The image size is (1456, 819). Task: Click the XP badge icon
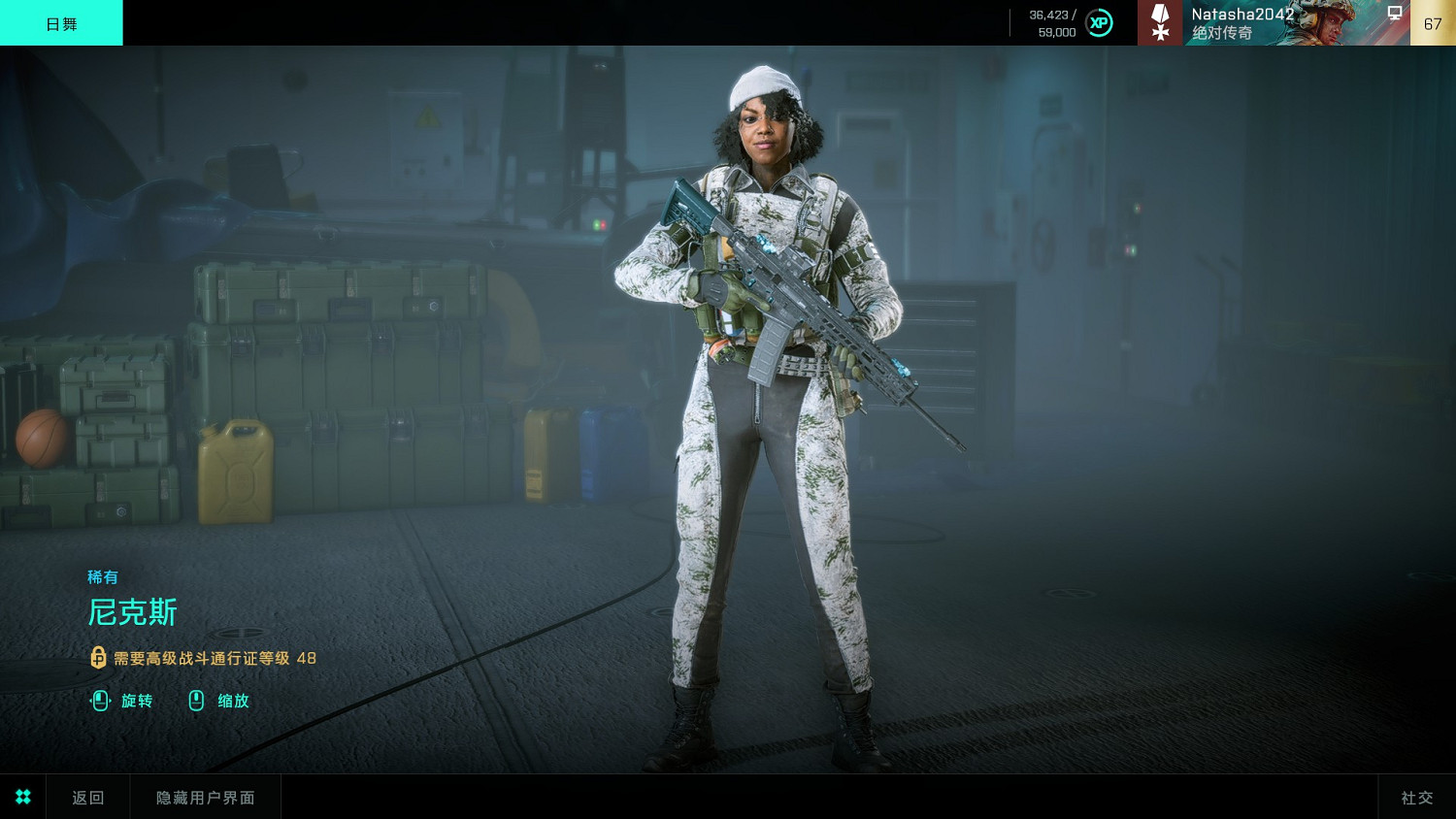(1099, 23)
